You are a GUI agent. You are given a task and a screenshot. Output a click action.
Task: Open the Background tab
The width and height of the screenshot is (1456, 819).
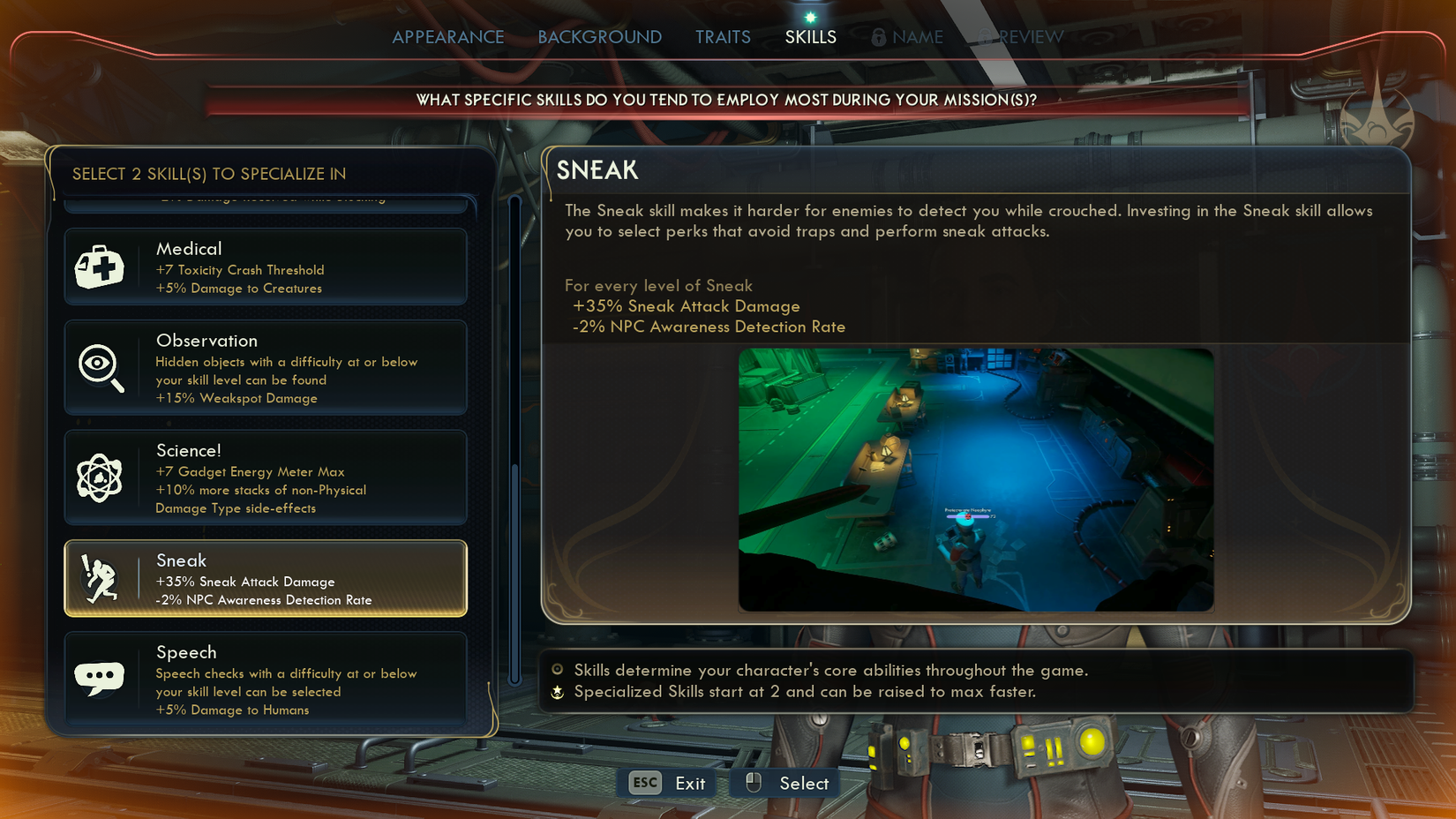click(x=599, y=37)
